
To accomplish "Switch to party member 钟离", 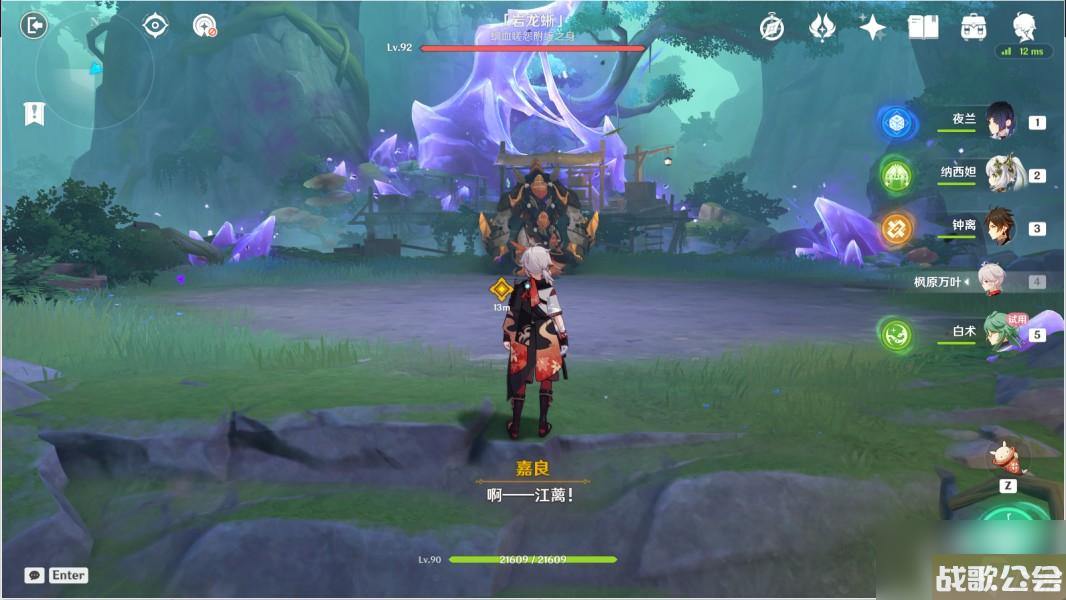I will pos(1000,227).
